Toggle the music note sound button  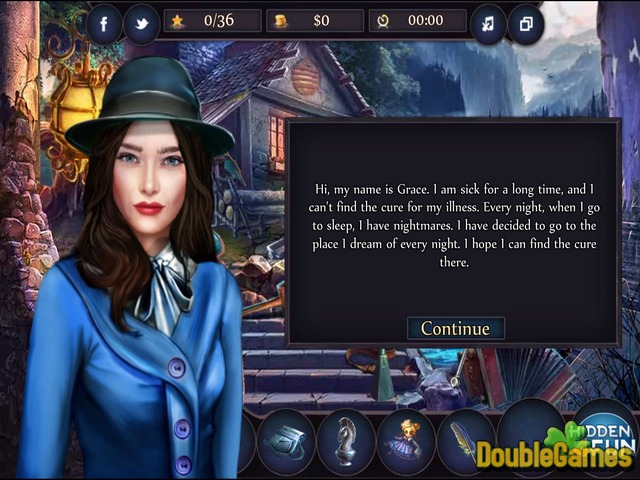click(x=488, y=23)
